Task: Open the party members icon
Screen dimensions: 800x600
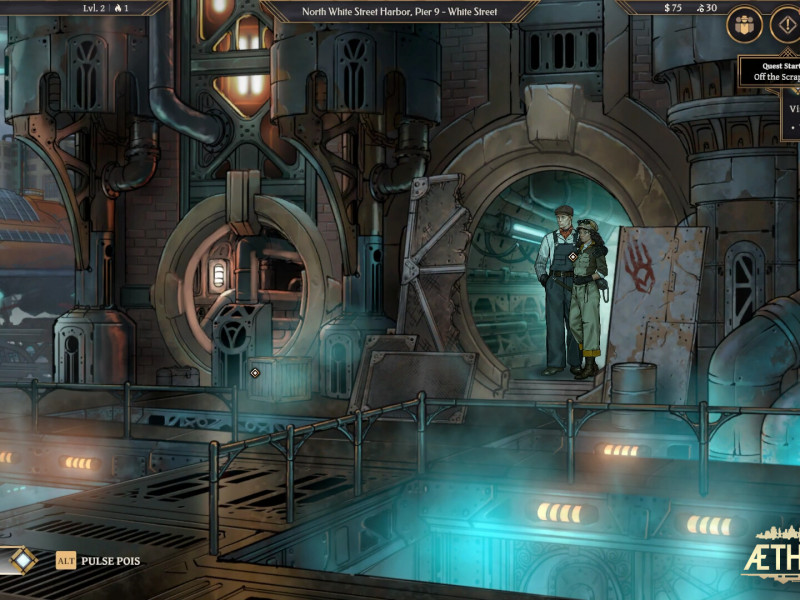Action: coord(744,24)
